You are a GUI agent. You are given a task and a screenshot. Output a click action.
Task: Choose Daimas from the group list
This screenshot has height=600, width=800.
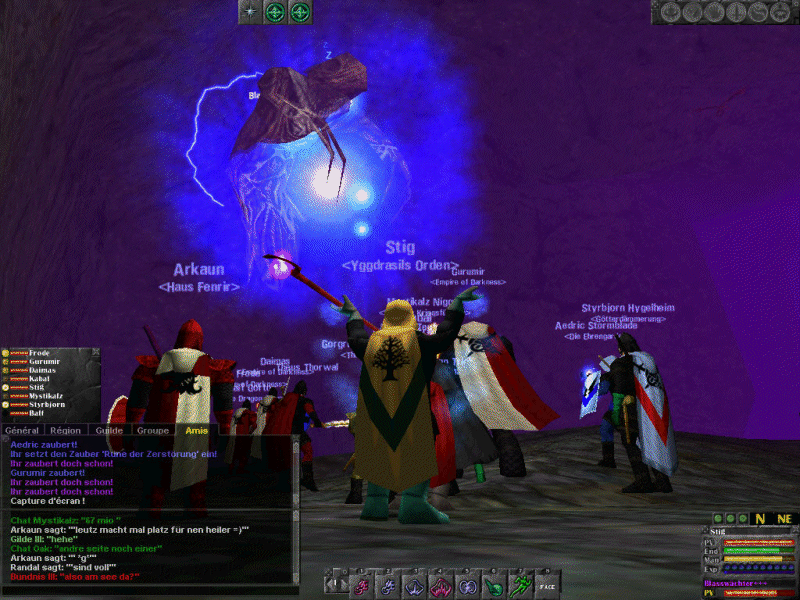tap(41, 370)
